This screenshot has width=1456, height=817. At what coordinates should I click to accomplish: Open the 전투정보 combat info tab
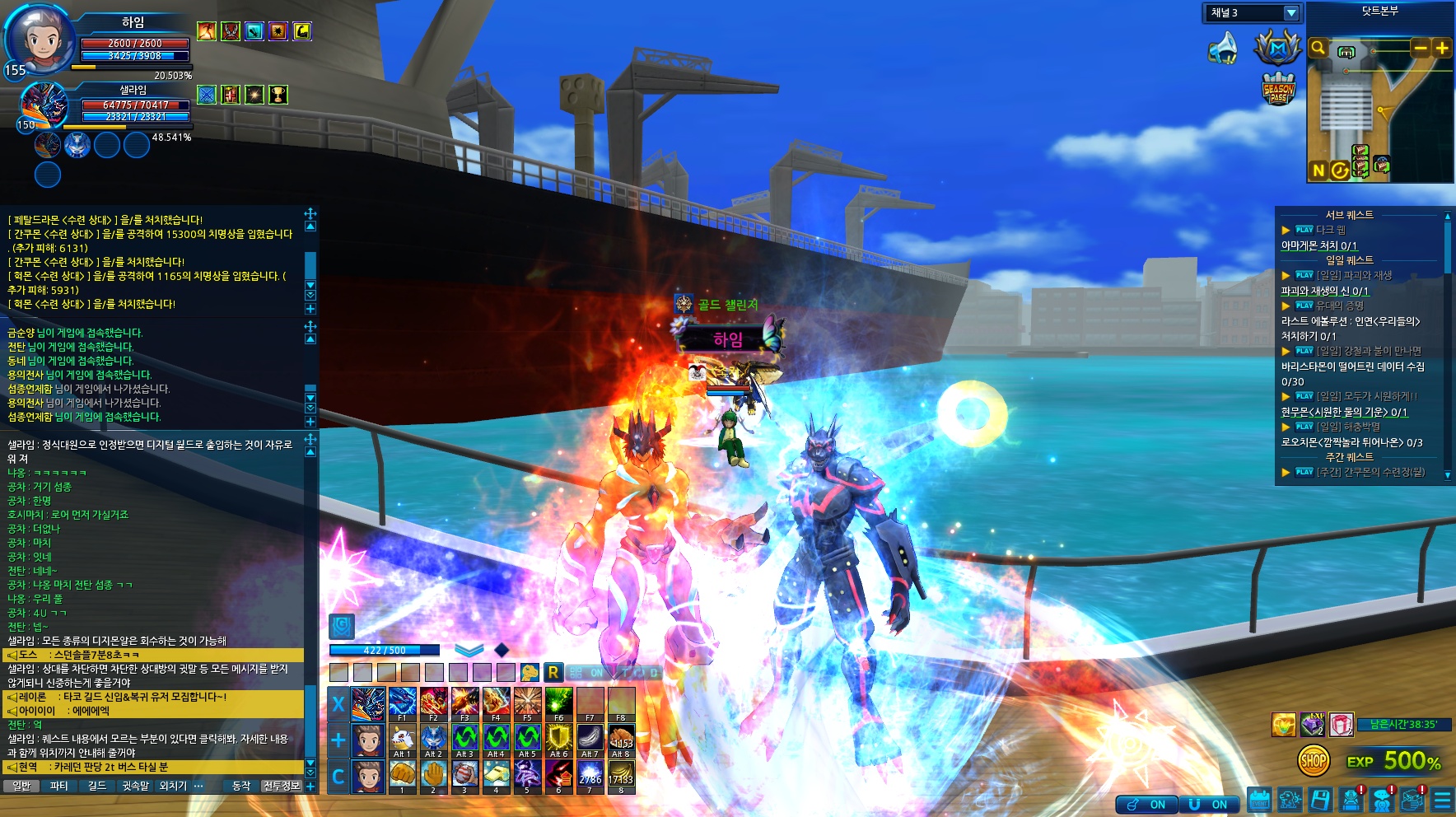(x=282, y=787)
